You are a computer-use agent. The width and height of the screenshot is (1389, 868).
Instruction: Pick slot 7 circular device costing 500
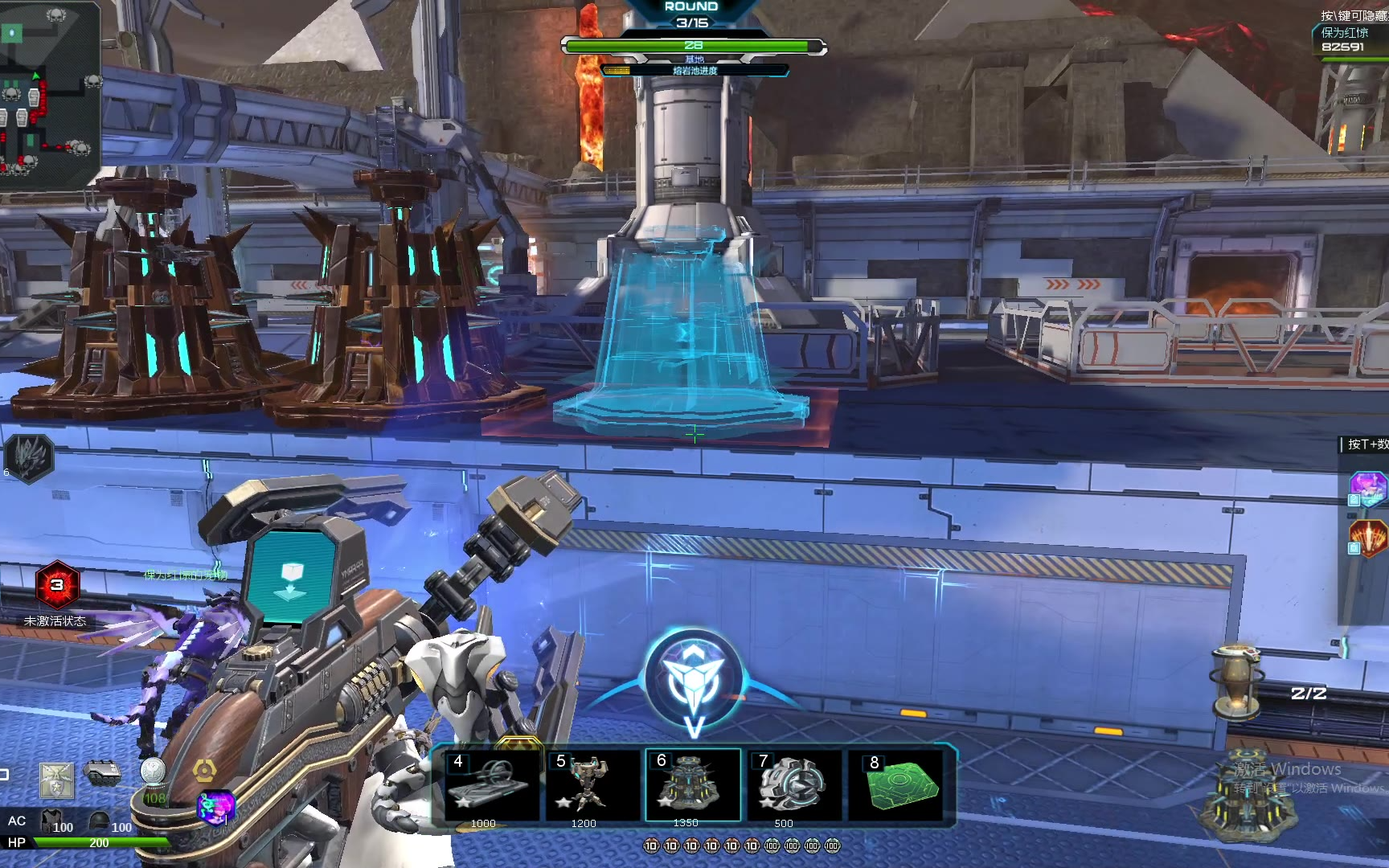(x=793, y=784)
